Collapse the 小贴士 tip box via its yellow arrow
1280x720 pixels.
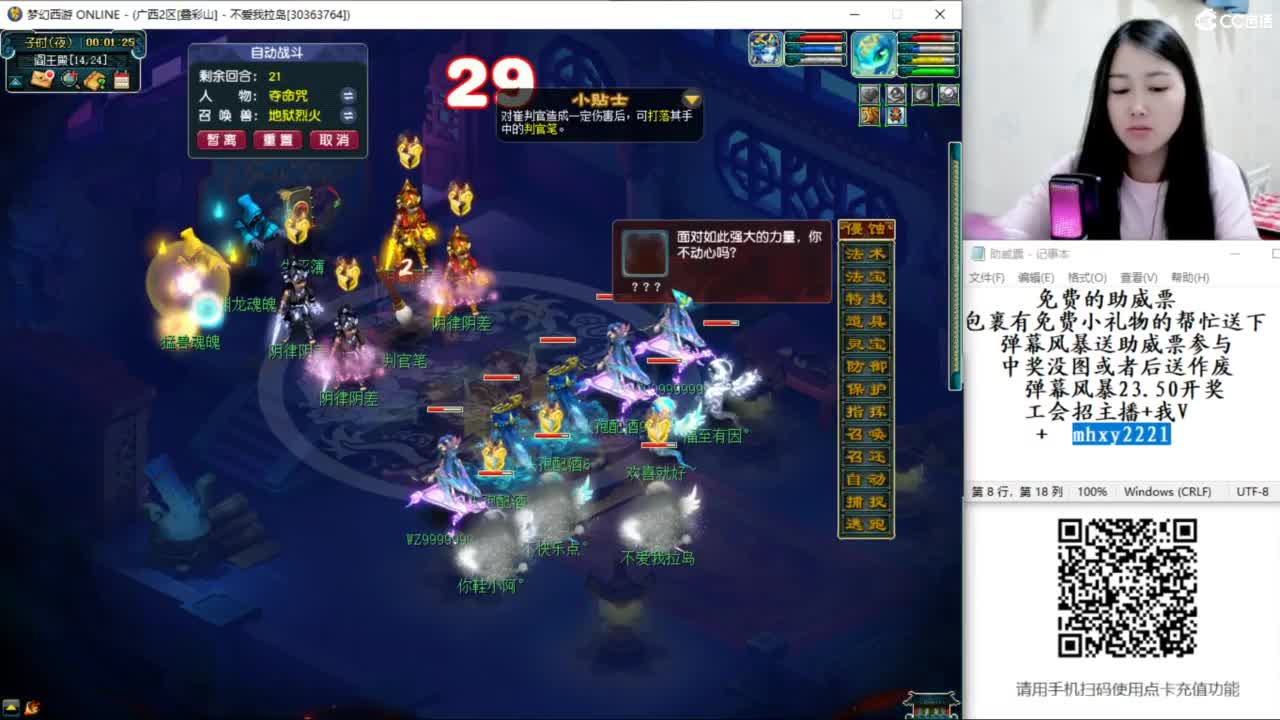[691, 100]
